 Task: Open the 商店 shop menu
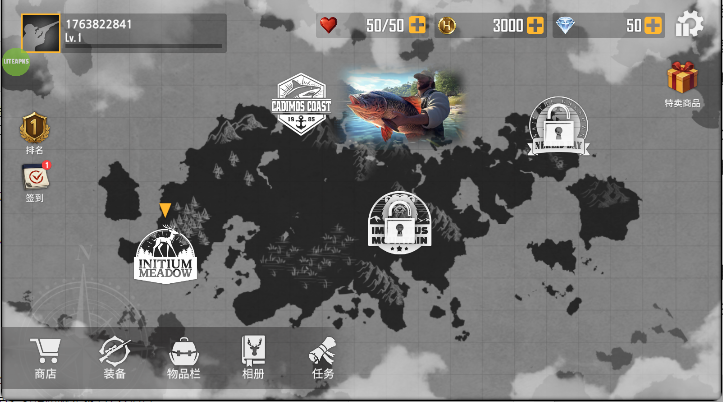[x=45, y=358]
